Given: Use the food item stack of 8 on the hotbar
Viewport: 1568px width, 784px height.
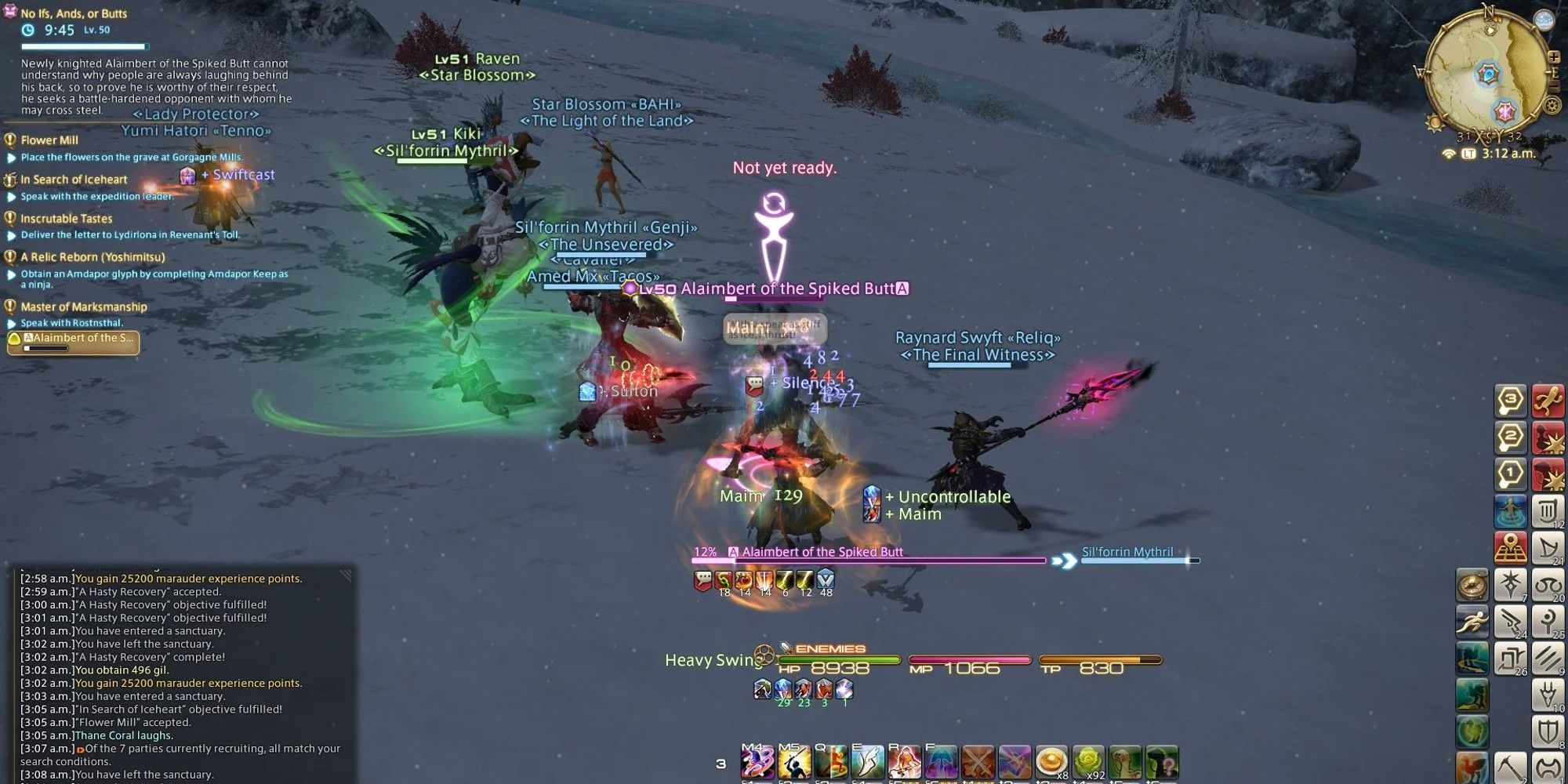Looking at the screenshot, I should [x=1051, y=762].
